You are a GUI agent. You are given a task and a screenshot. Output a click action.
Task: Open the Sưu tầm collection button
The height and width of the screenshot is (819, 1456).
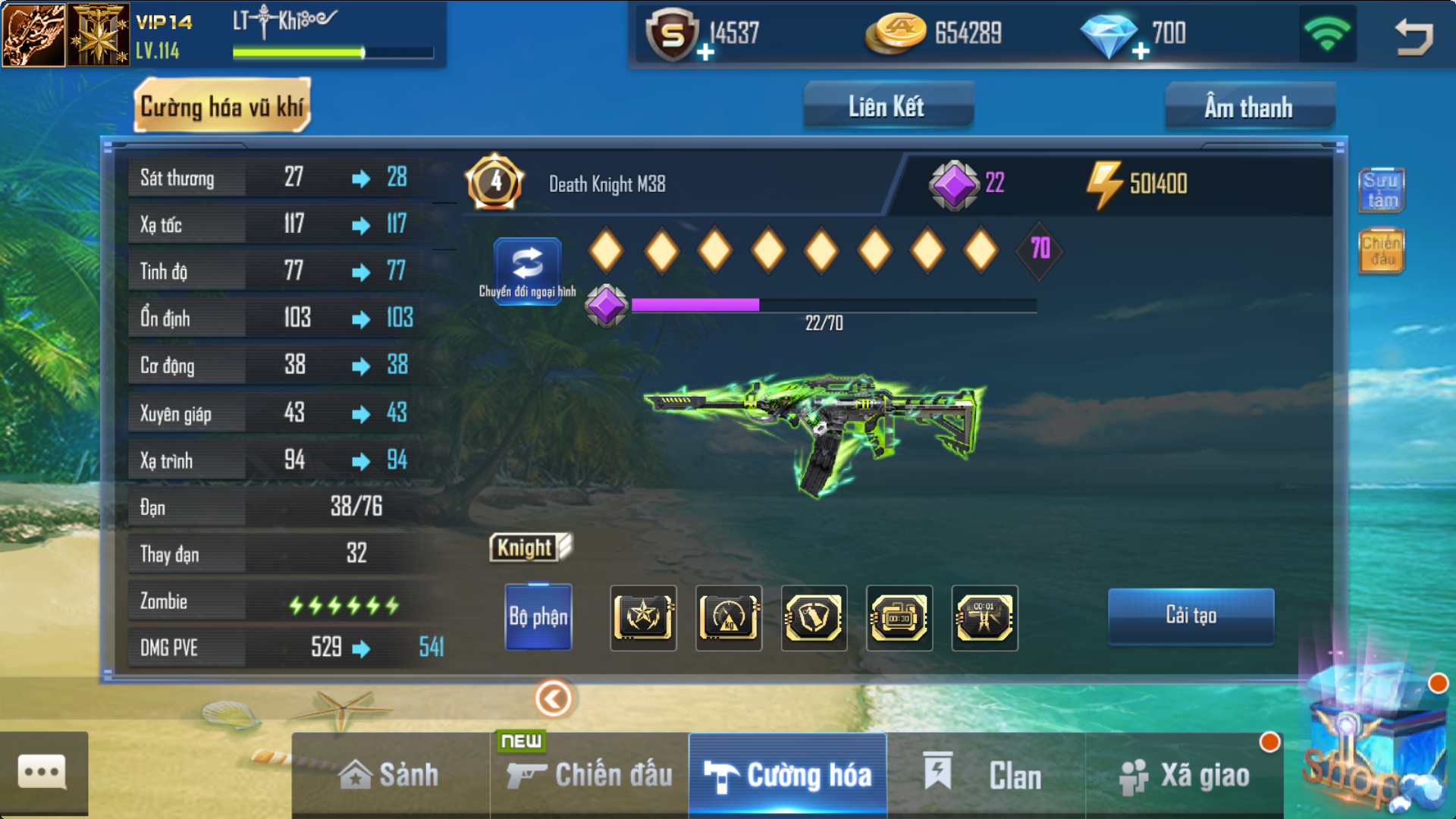(x=1382, y=190)
